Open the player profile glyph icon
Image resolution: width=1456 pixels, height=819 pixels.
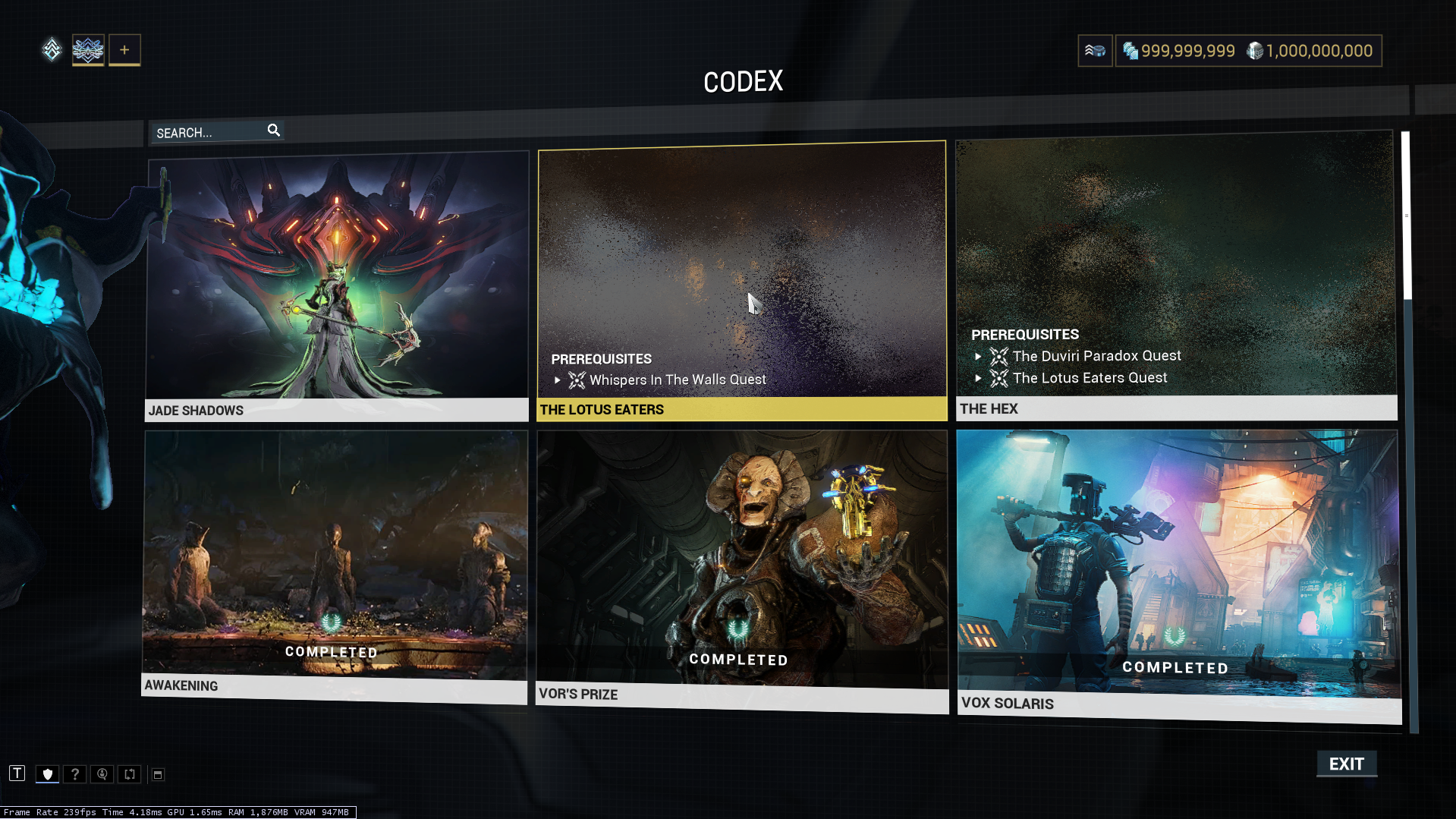point(88,50)
